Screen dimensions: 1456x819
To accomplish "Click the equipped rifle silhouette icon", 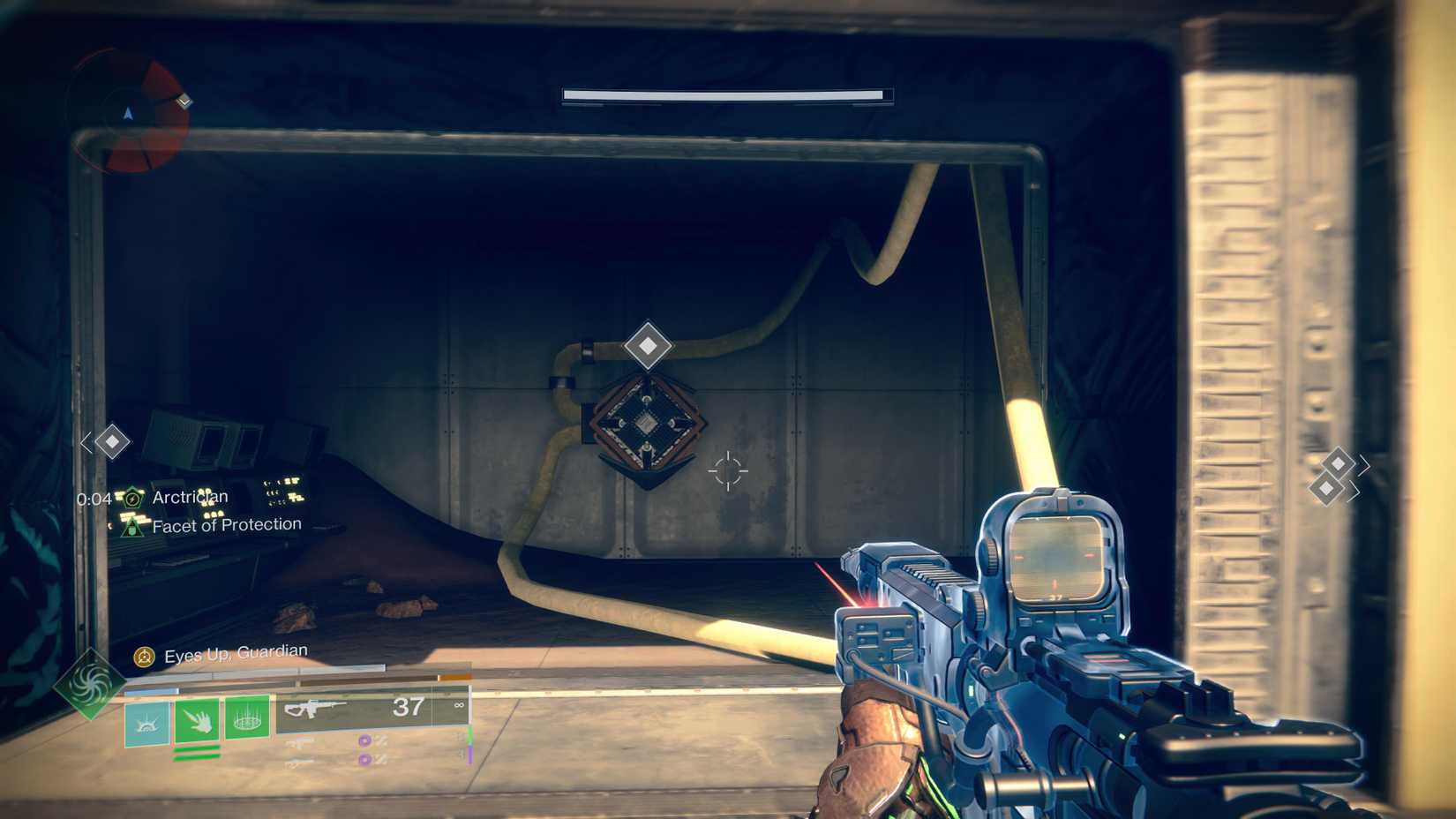I will [x=314, y=708].
